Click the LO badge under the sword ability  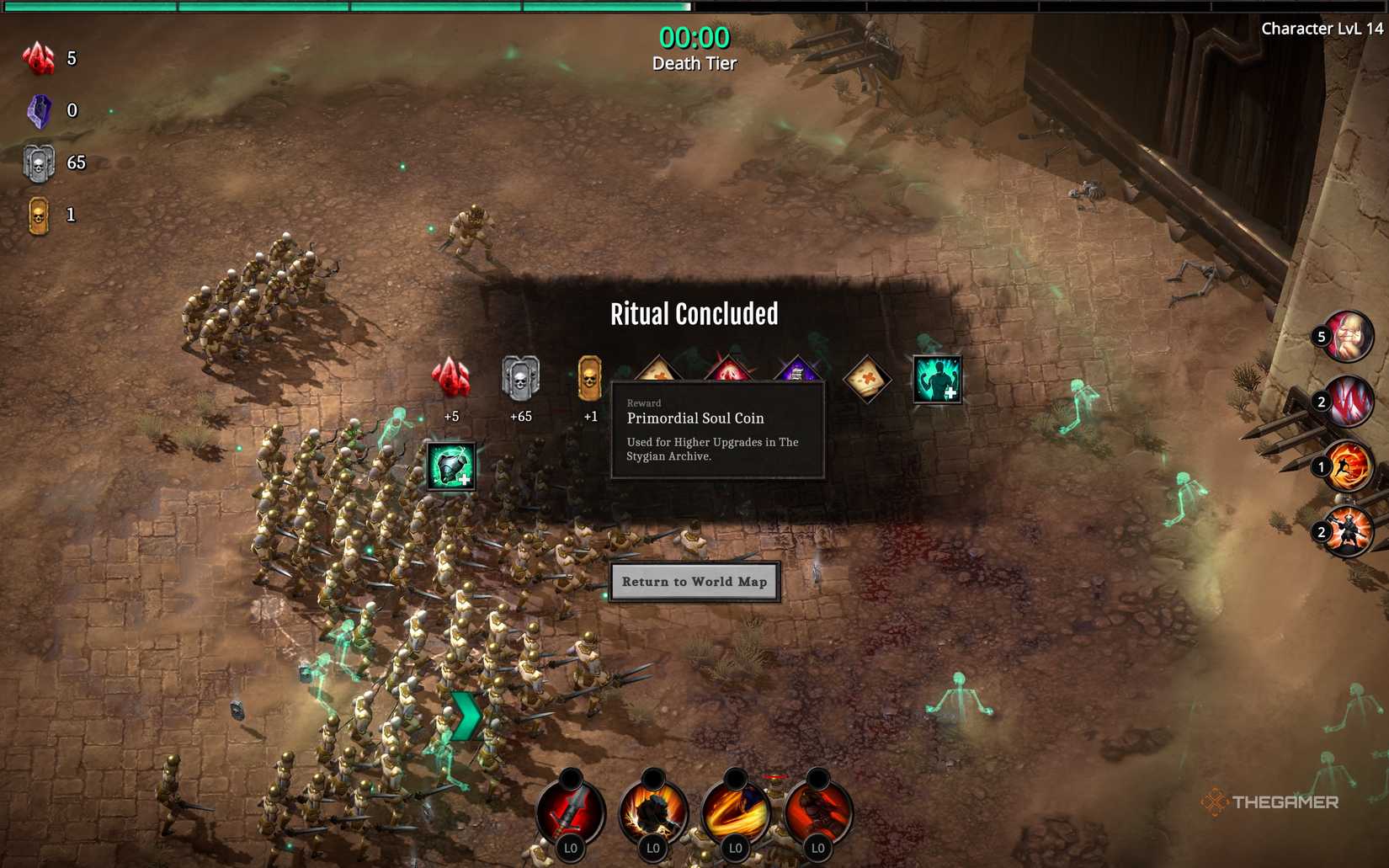click(x=571, y=849)
